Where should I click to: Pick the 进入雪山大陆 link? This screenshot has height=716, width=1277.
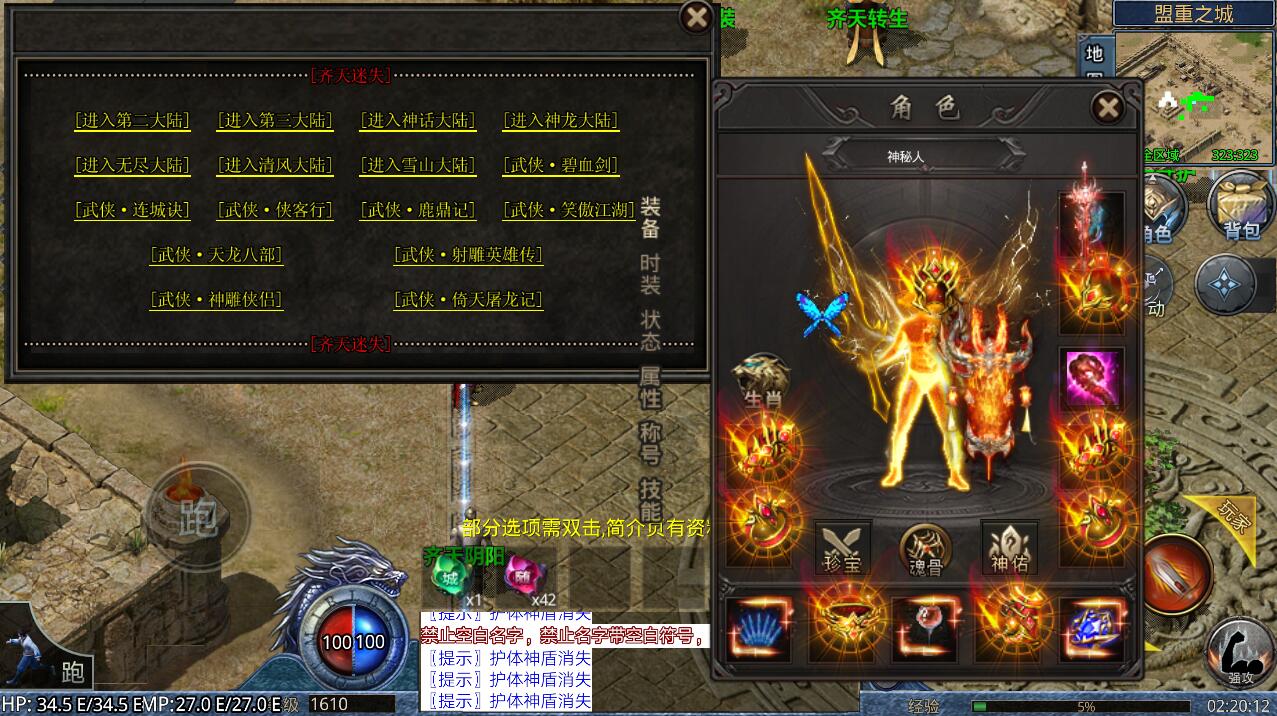coord(418,165)
